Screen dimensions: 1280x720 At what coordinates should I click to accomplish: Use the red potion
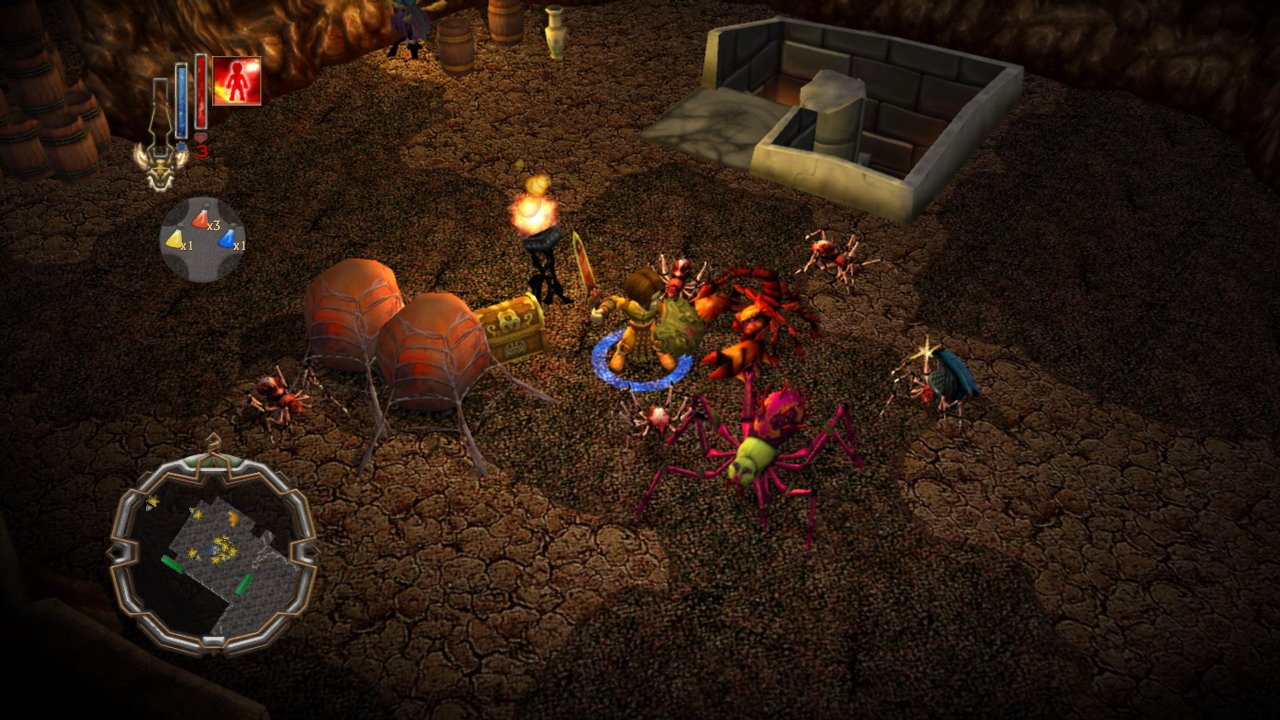[x=202, y=217]
